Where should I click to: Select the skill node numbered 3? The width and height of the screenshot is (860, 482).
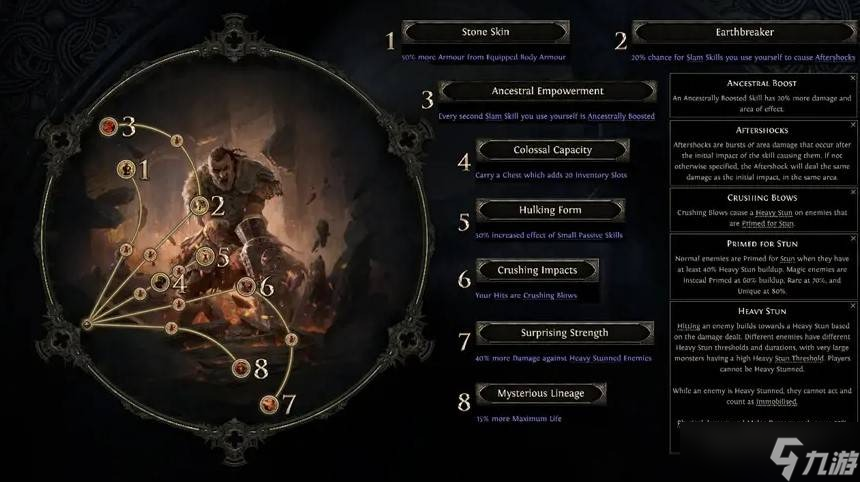(x=108, y=127)
